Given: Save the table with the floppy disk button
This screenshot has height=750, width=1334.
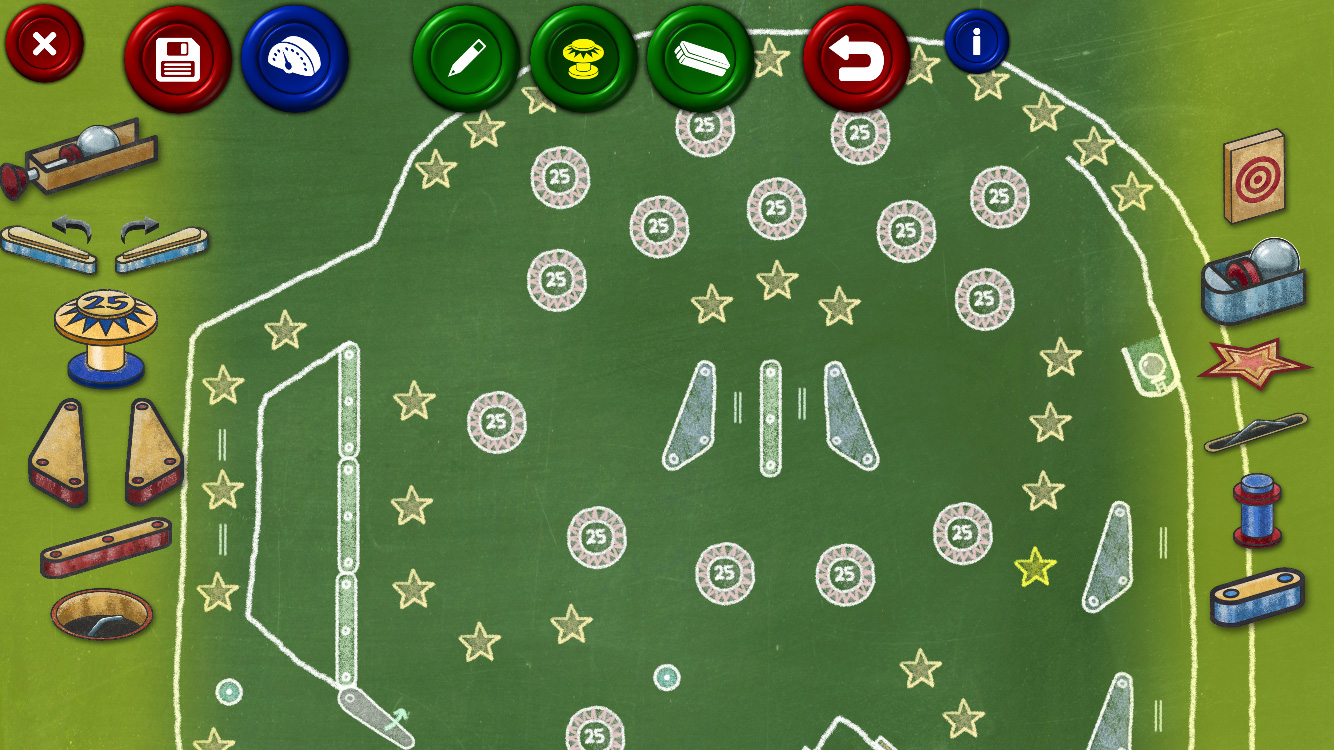Looking at the screenshot, I should pos(178,59).
